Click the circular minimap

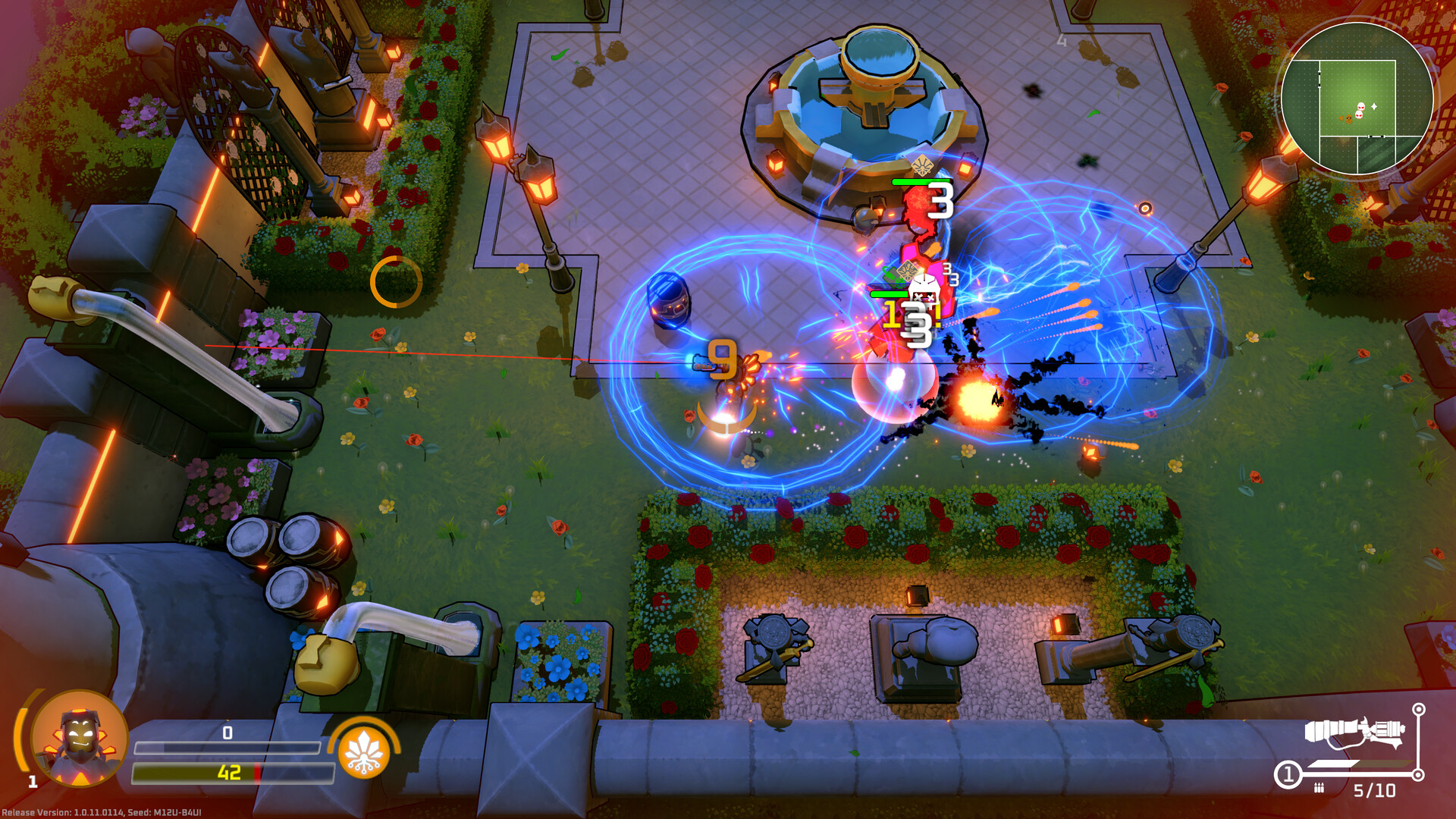(1357, 99)
